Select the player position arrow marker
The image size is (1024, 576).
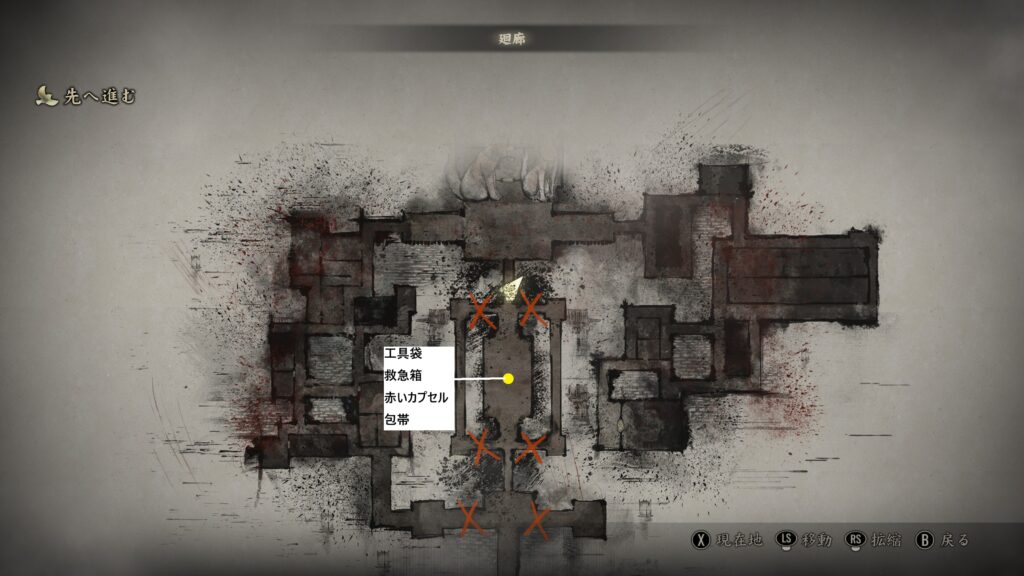[x=512, y=288]
